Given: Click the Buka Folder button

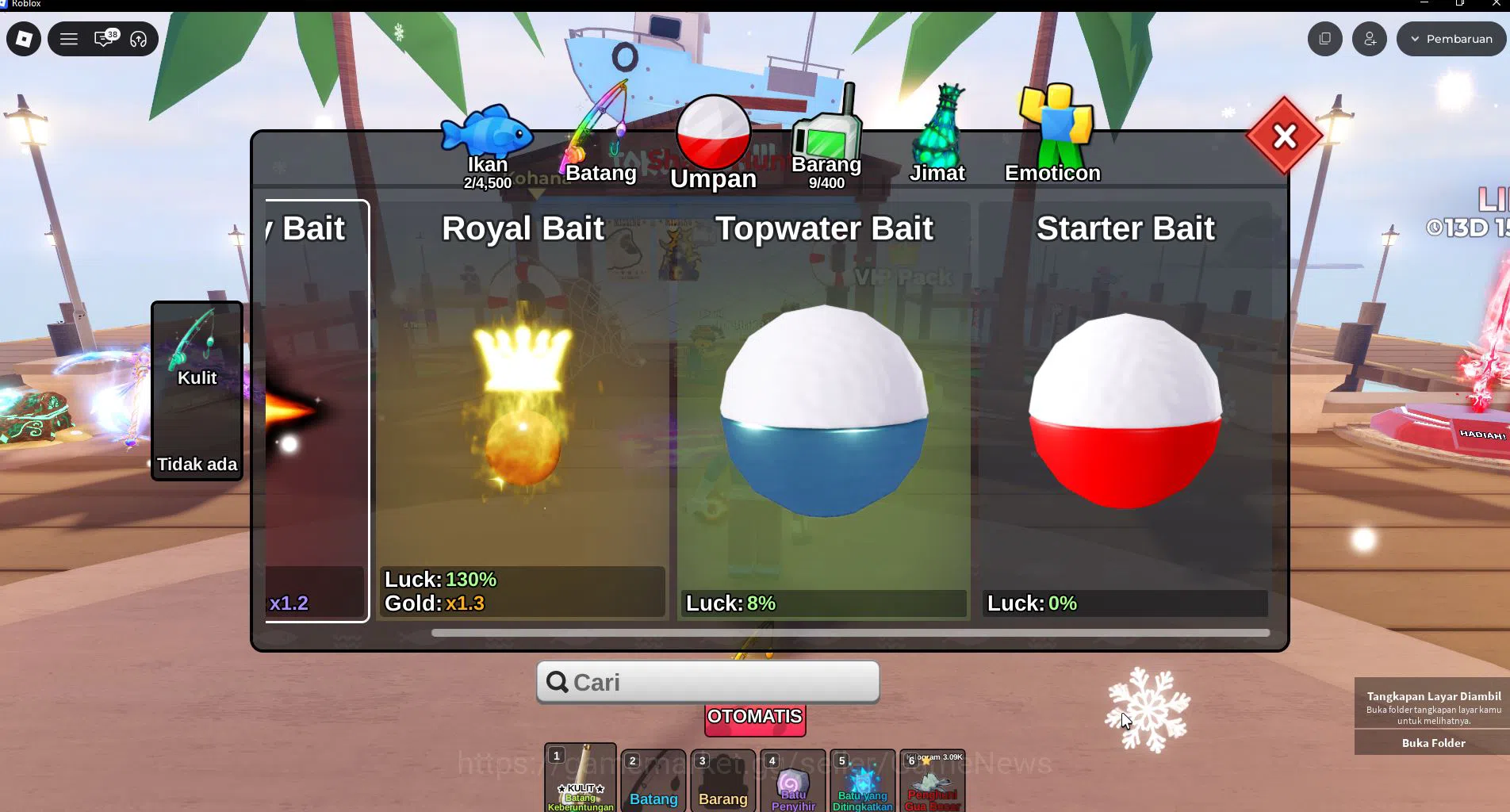Looking at the screenshot, I should (x=1432, y=743).
